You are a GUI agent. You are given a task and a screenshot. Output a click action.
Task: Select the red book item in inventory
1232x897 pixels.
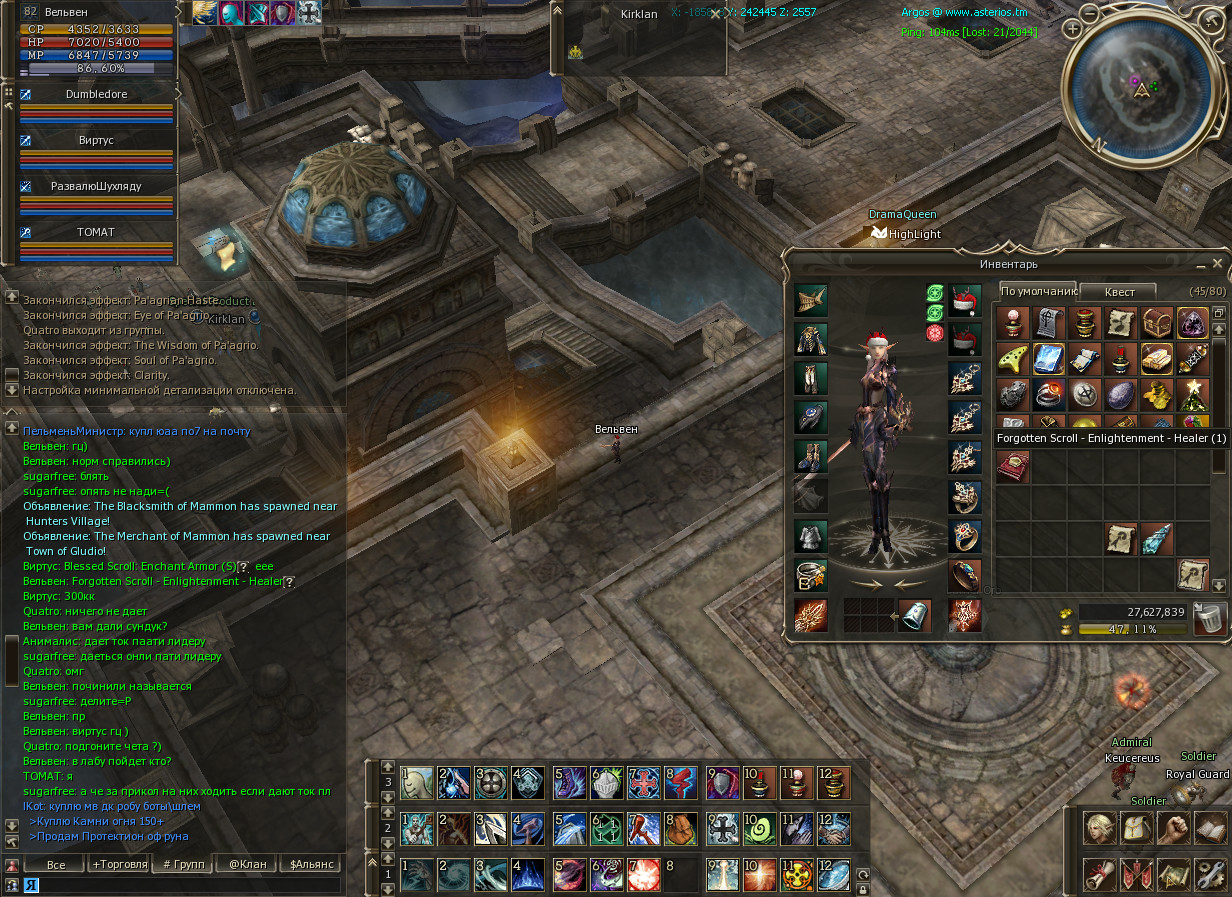click(x=1012, y=467)
